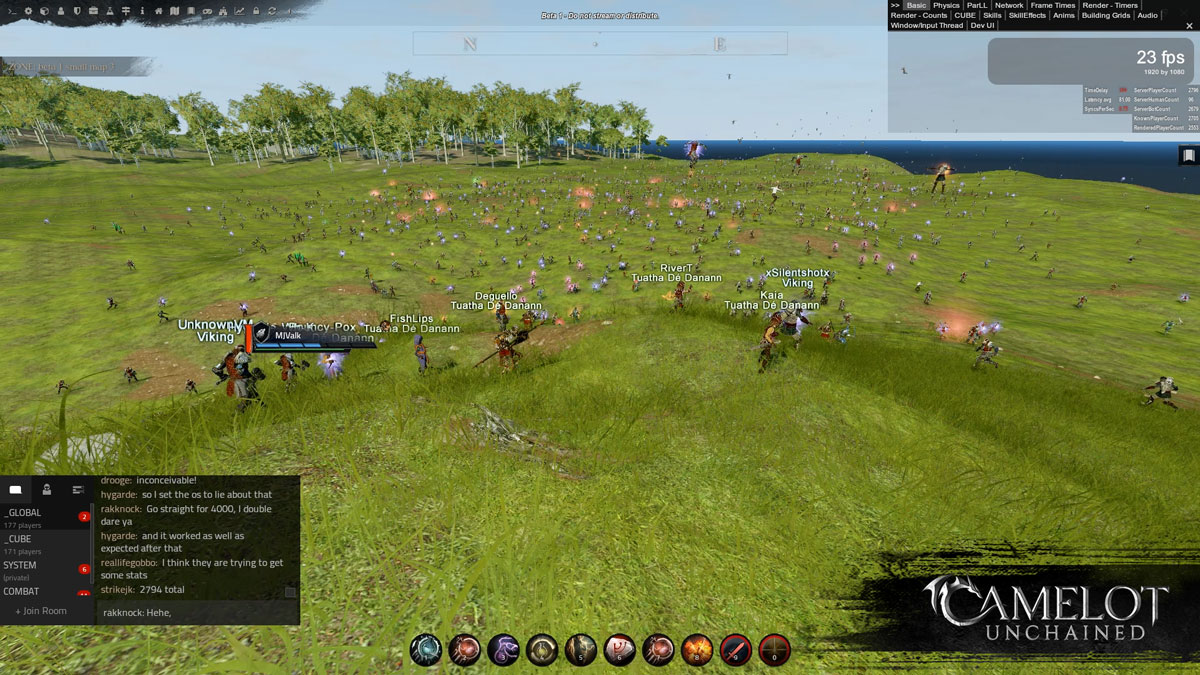The image size is (1200, 675).
Task: Click the Join Room button
Action: pyautogui.click(x=41, y=611)
